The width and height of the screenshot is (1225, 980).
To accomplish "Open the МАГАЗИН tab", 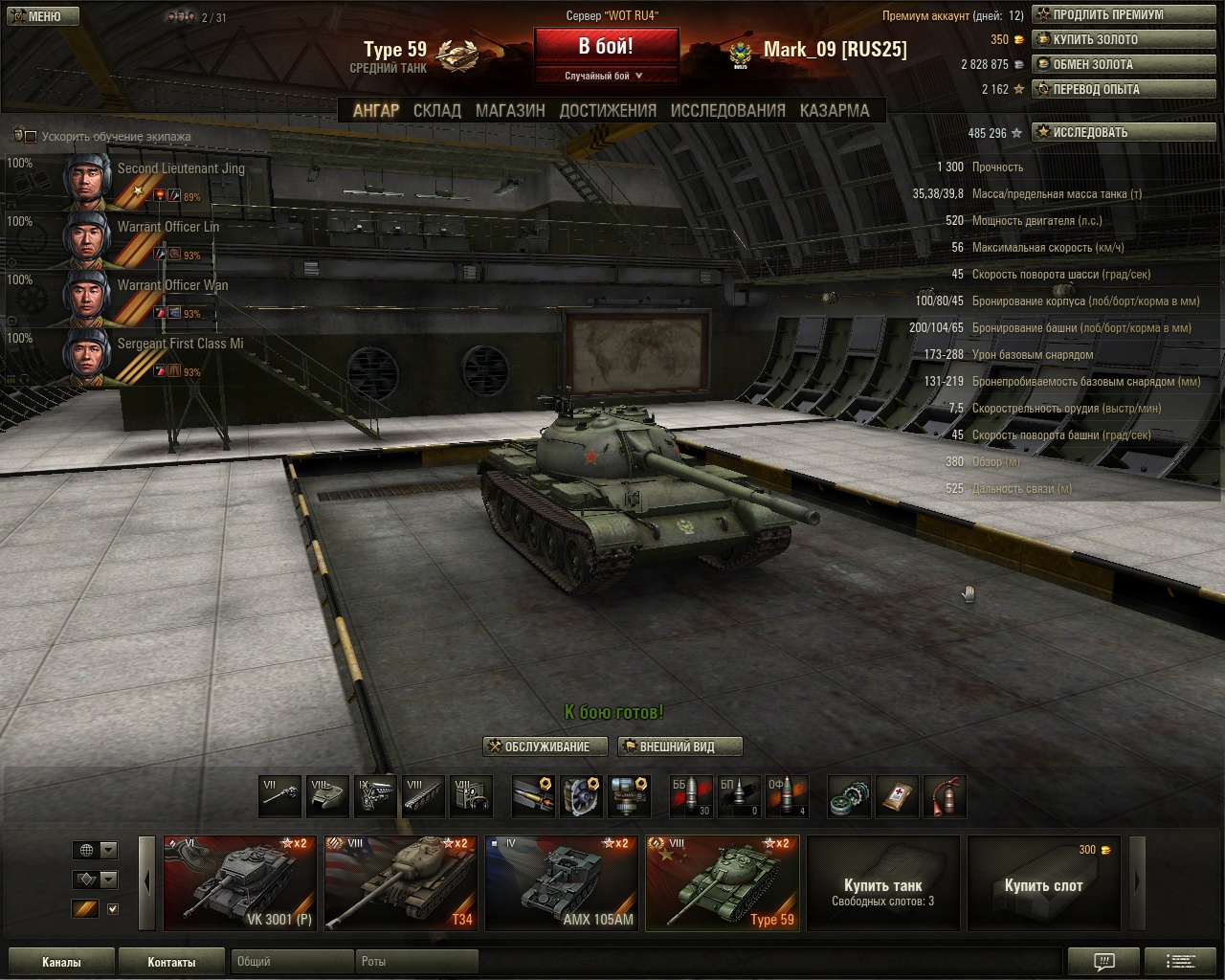I will point(510,110).
